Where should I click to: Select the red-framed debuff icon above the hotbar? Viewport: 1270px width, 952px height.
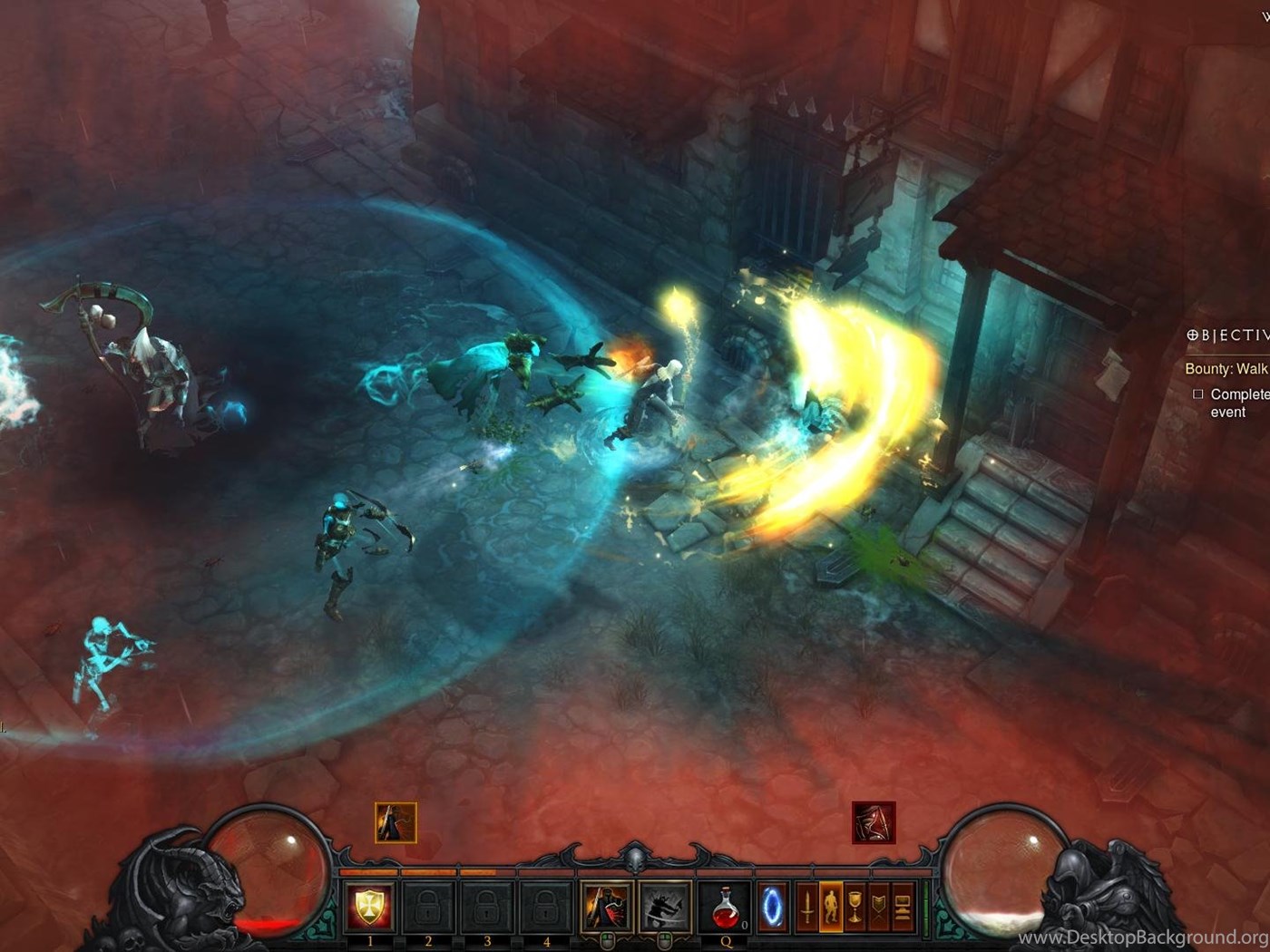(874, 822)
